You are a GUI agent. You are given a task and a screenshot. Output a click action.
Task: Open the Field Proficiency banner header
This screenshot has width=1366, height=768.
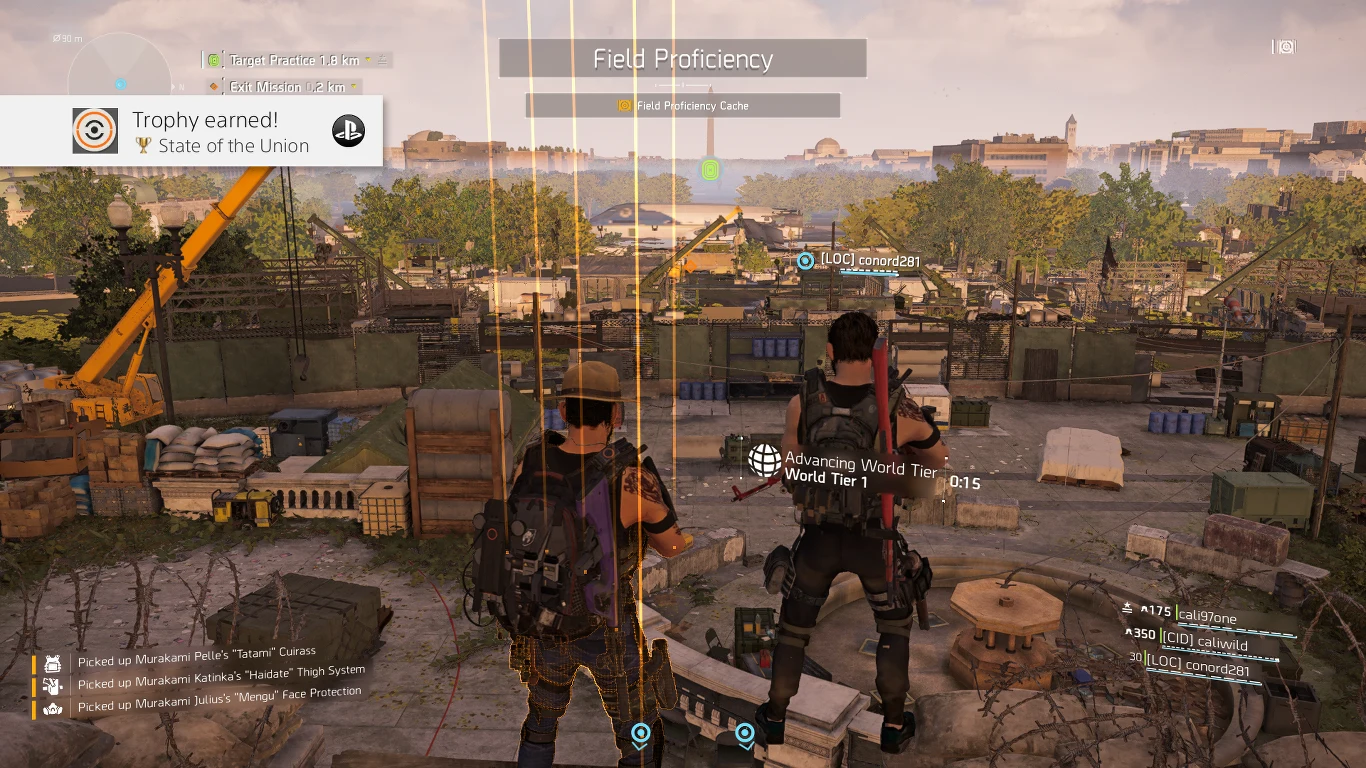(x=683, y=59)
